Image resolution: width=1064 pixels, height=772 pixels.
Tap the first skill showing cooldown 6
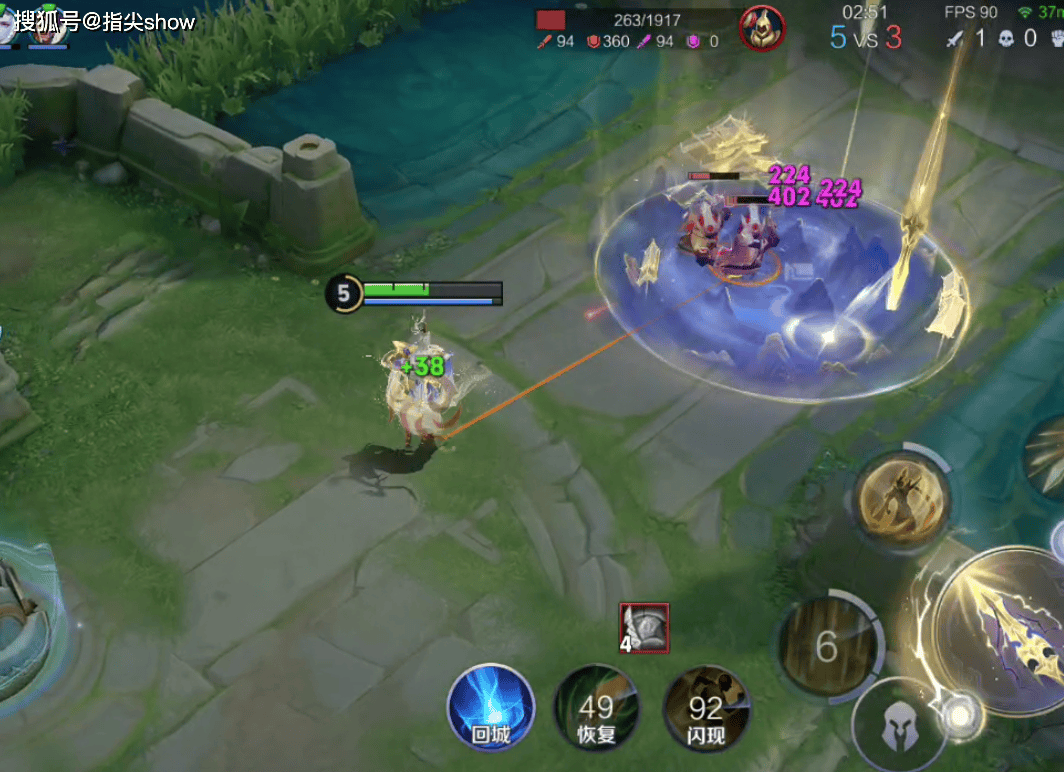point(827,647)
